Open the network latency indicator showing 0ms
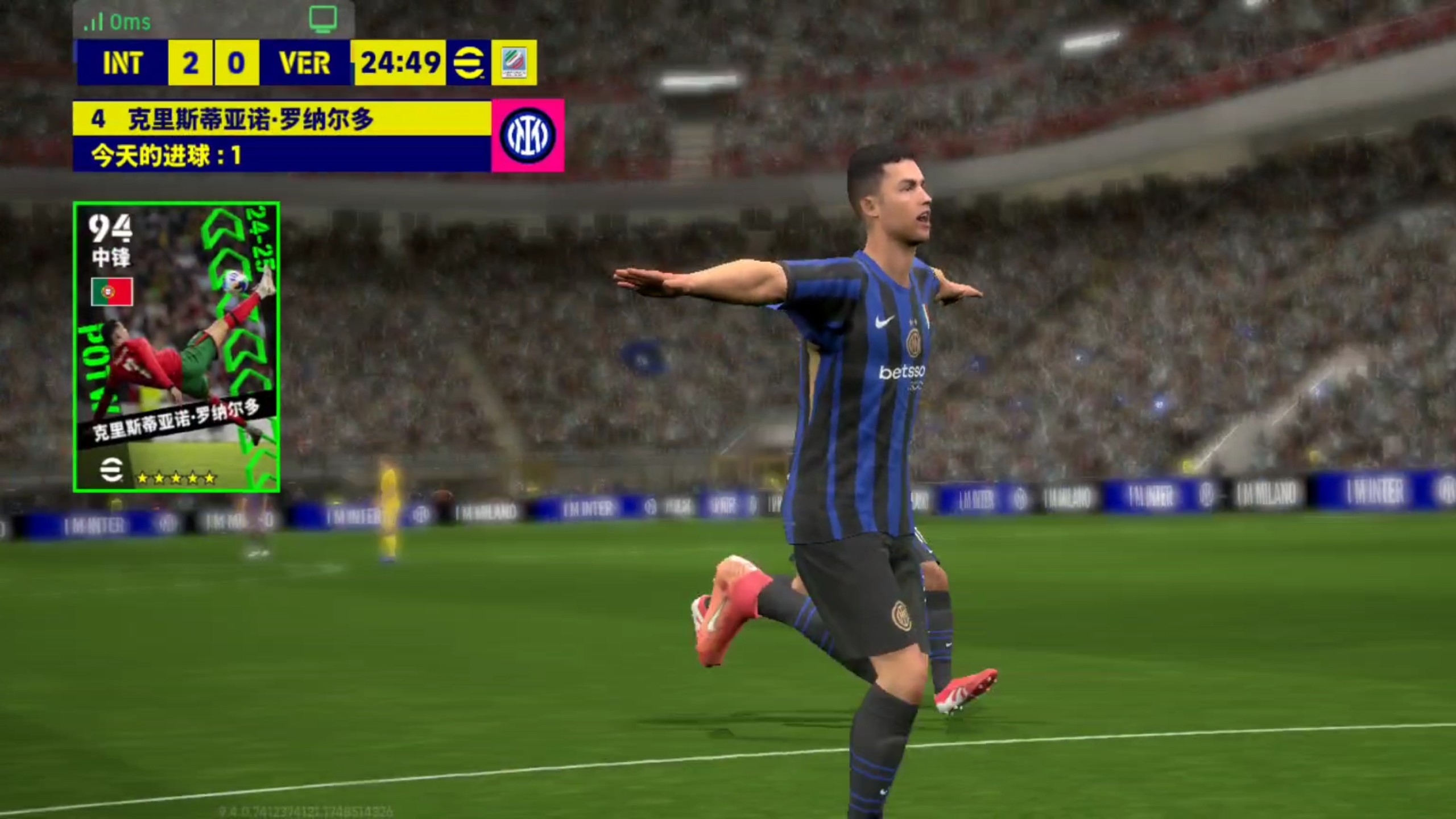1456x819 pixels. 118,22
